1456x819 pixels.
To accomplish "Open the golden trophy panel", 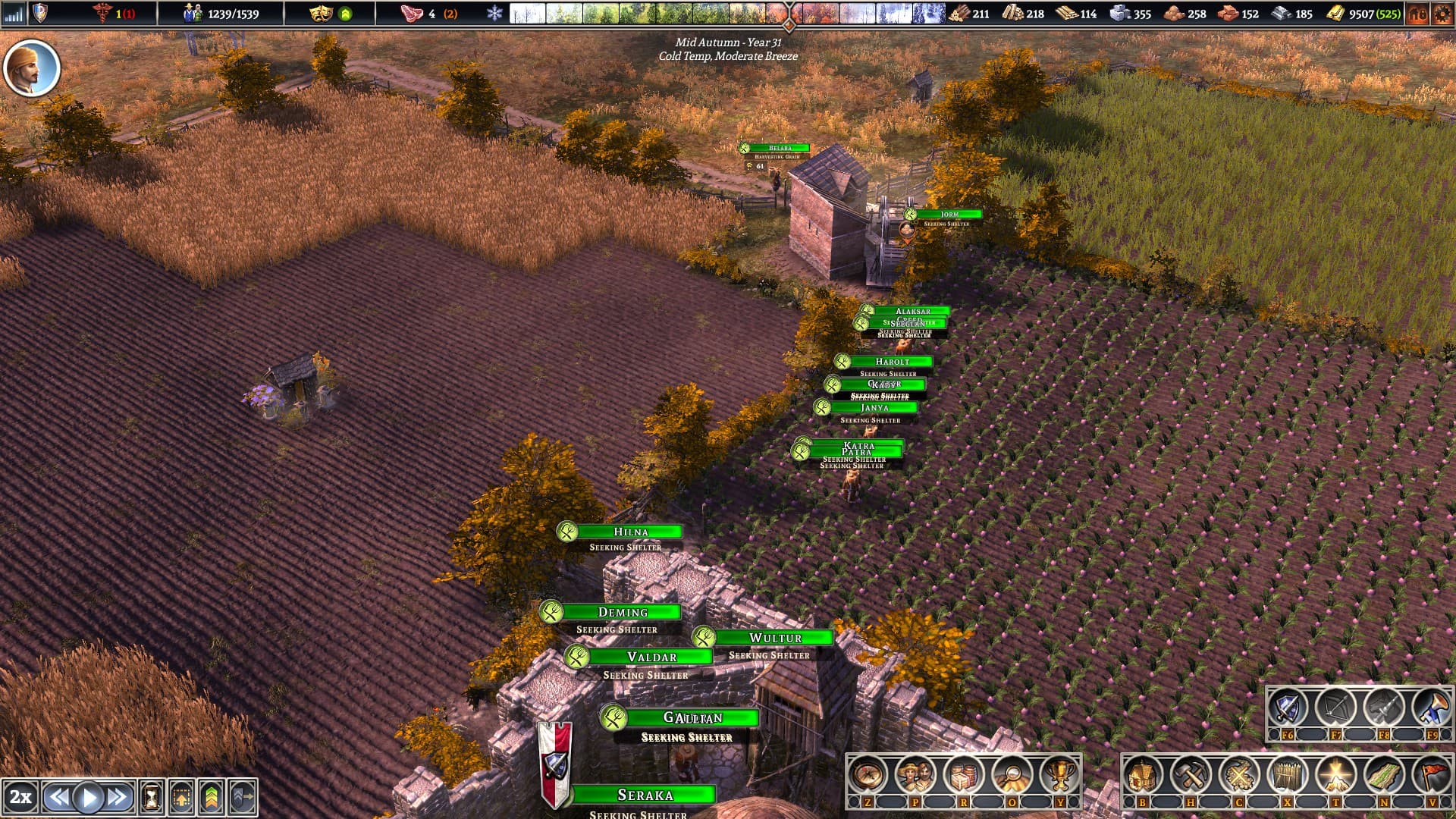I will [x=1060, y=775].
